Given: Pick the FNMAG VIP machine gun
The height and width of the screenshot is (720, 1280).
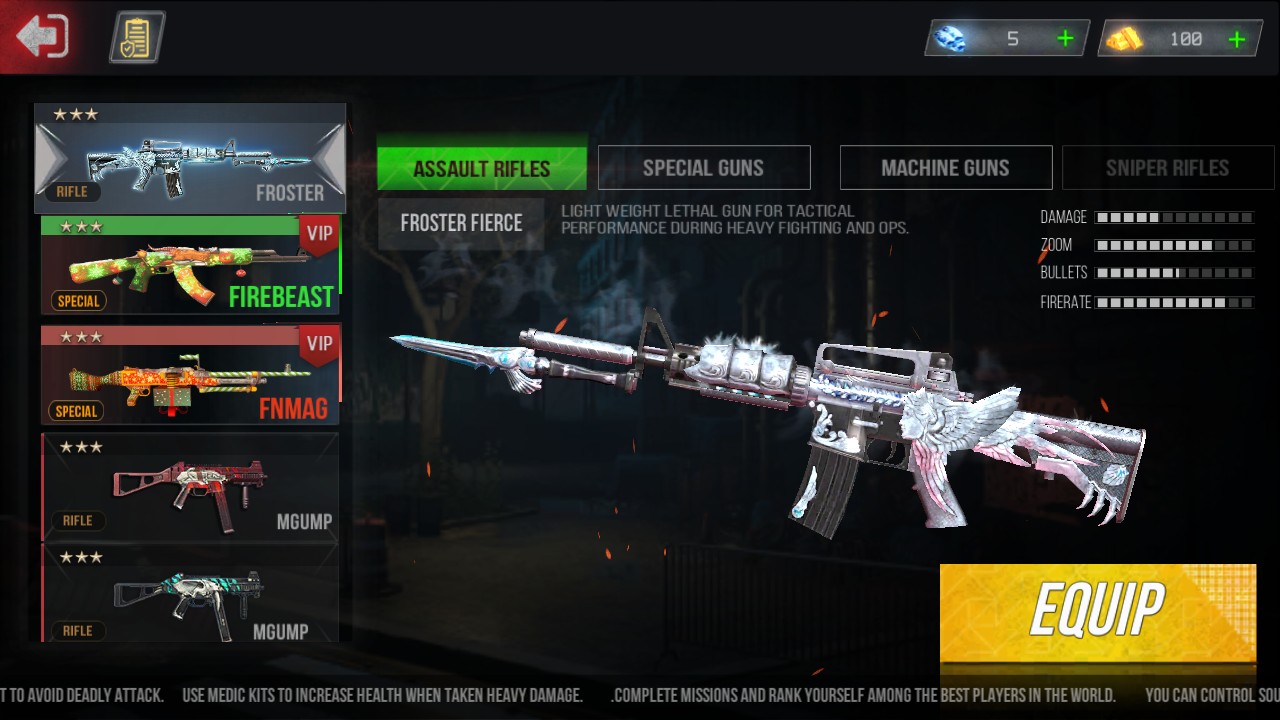Looking at the screenshot, I should click(x=190, y=375).
